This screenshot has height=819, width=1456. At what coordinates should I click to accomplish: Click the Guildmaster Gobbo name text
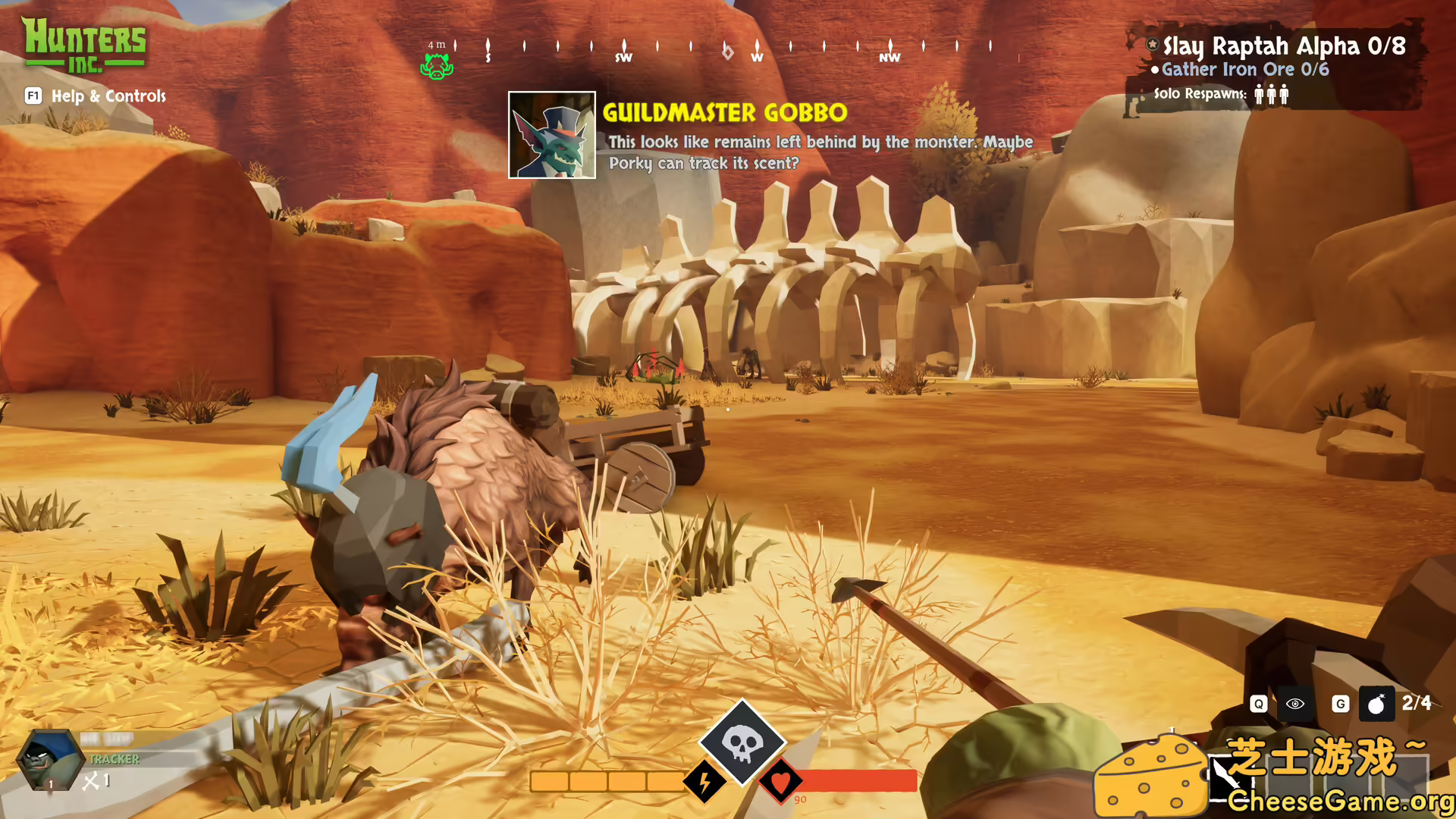[724, 114]
